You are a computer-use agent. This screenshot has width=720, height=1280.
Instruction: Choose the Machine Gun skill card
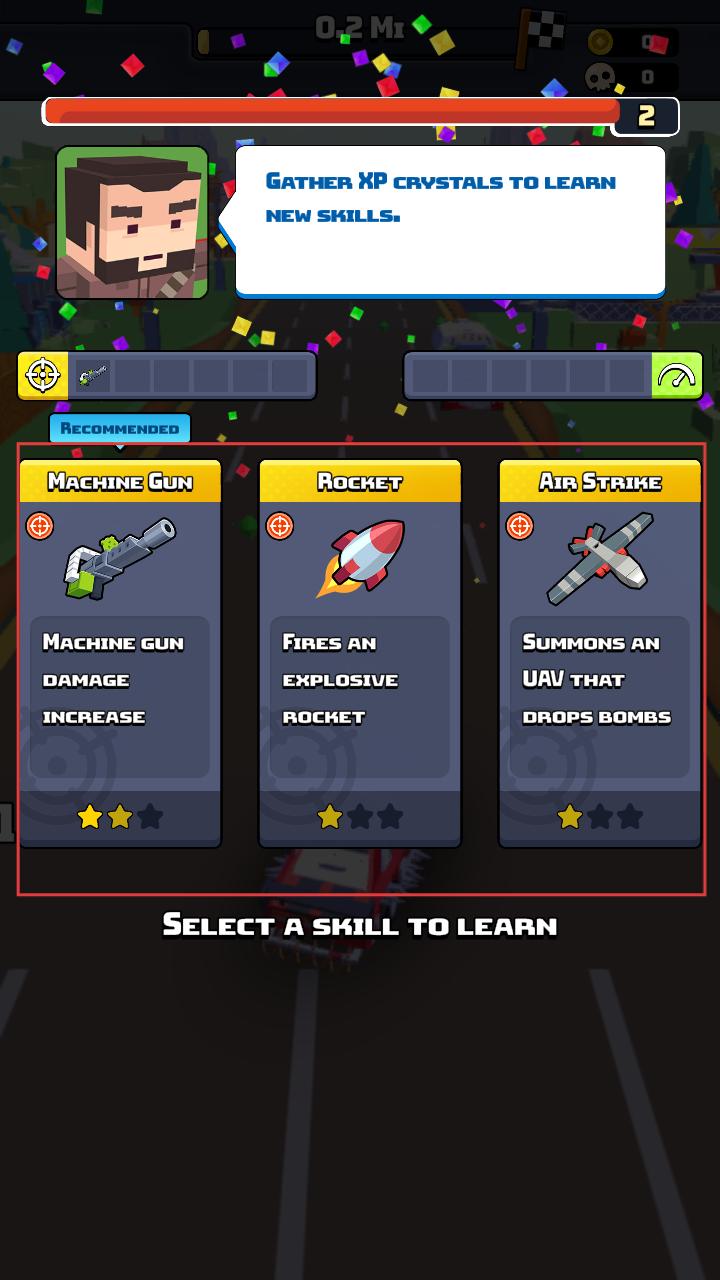coord(120,653)
